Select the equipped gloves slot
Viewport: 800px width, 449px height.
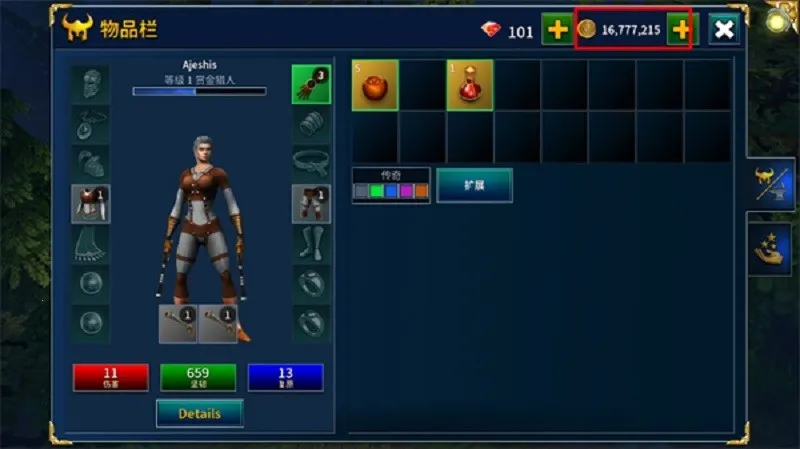(311, 84)
